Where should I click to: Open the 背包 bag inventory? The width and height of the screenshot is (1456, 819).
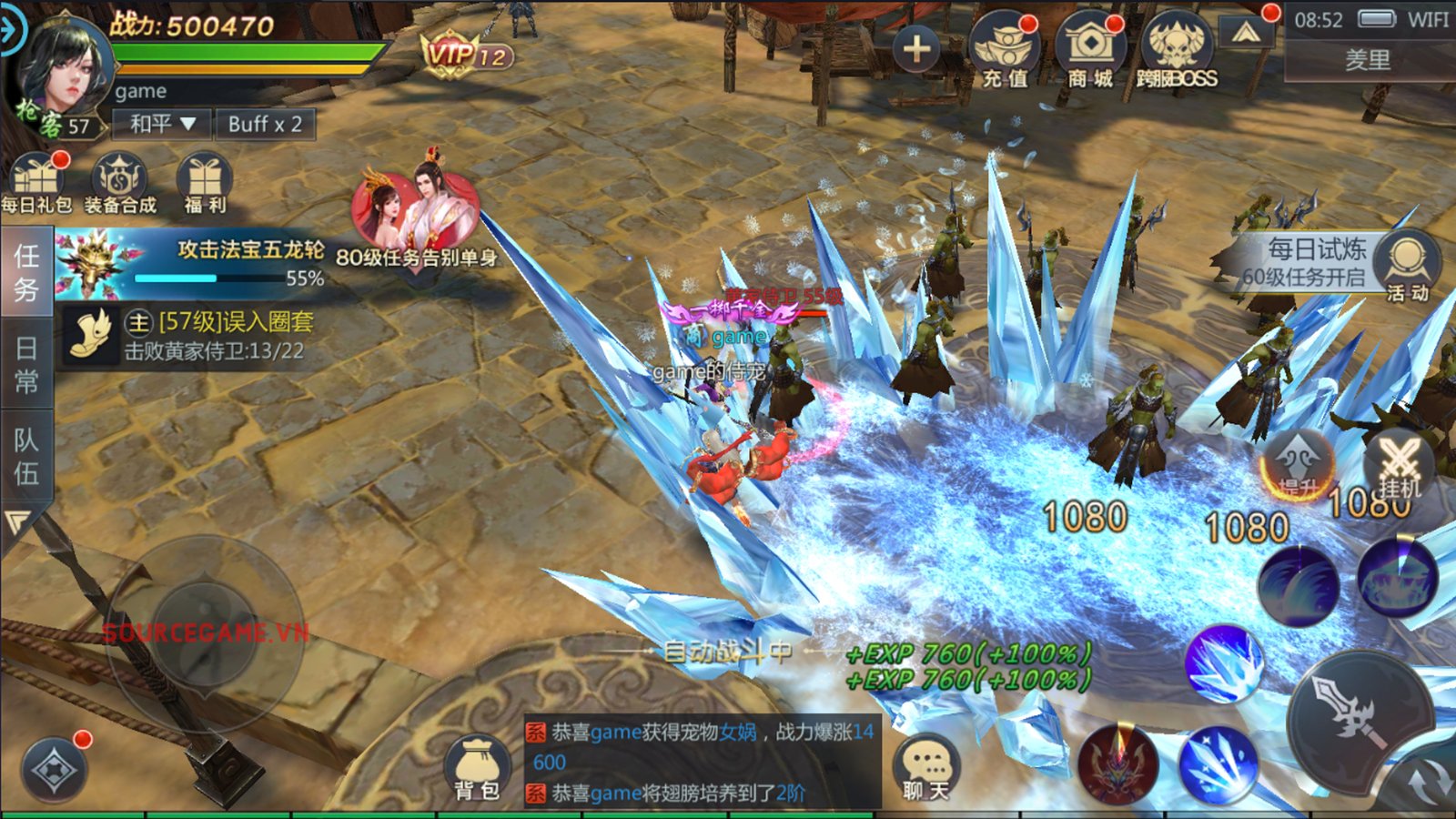(x=477, y=769)
